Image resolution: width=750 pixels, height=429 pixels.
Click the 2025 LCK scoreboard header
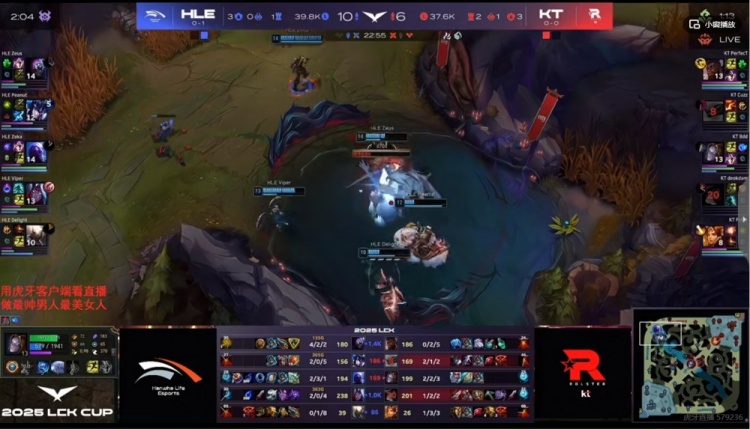(x=374, y=331)
